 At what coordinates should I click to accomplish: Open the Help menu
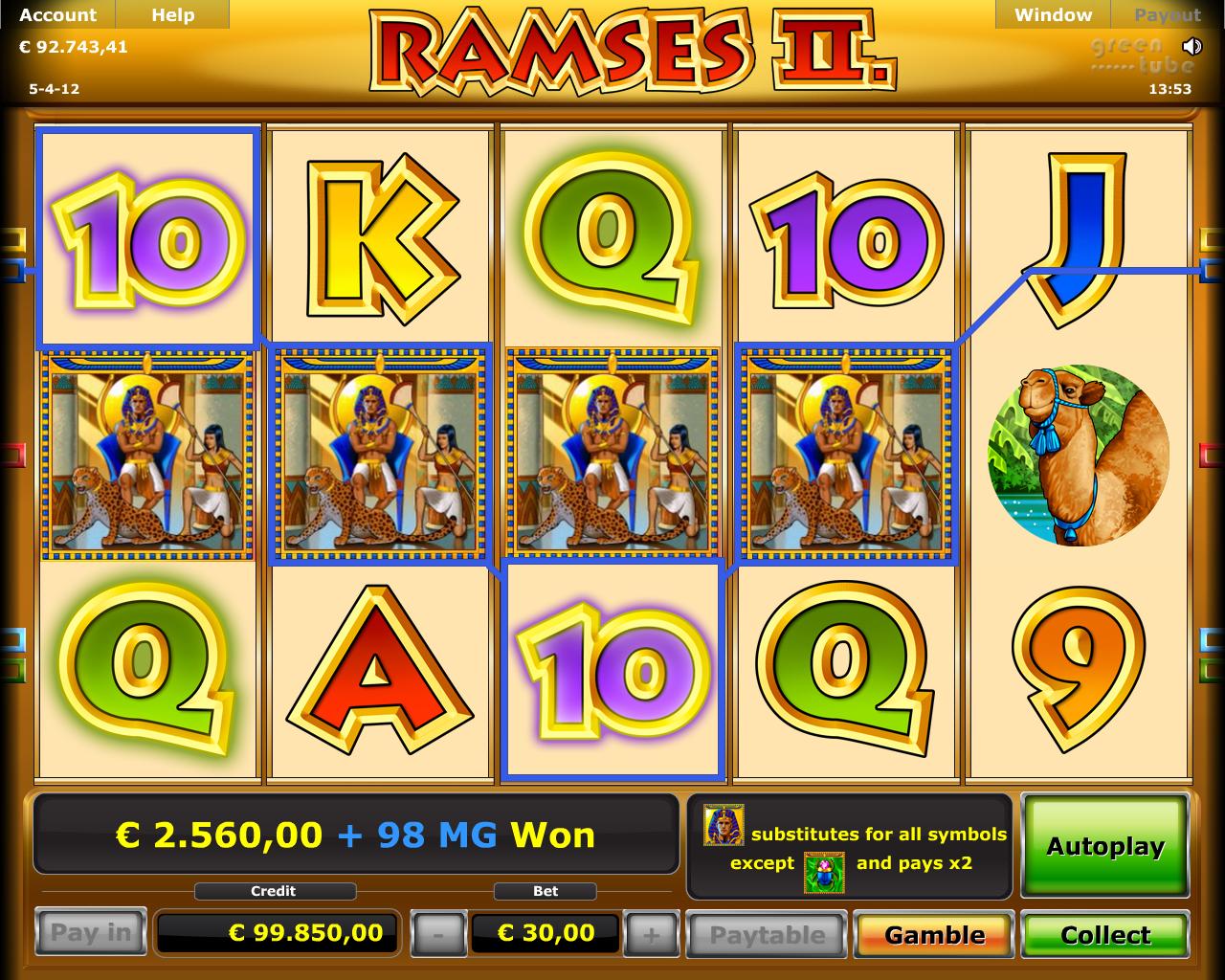click(x=172, y=15)
